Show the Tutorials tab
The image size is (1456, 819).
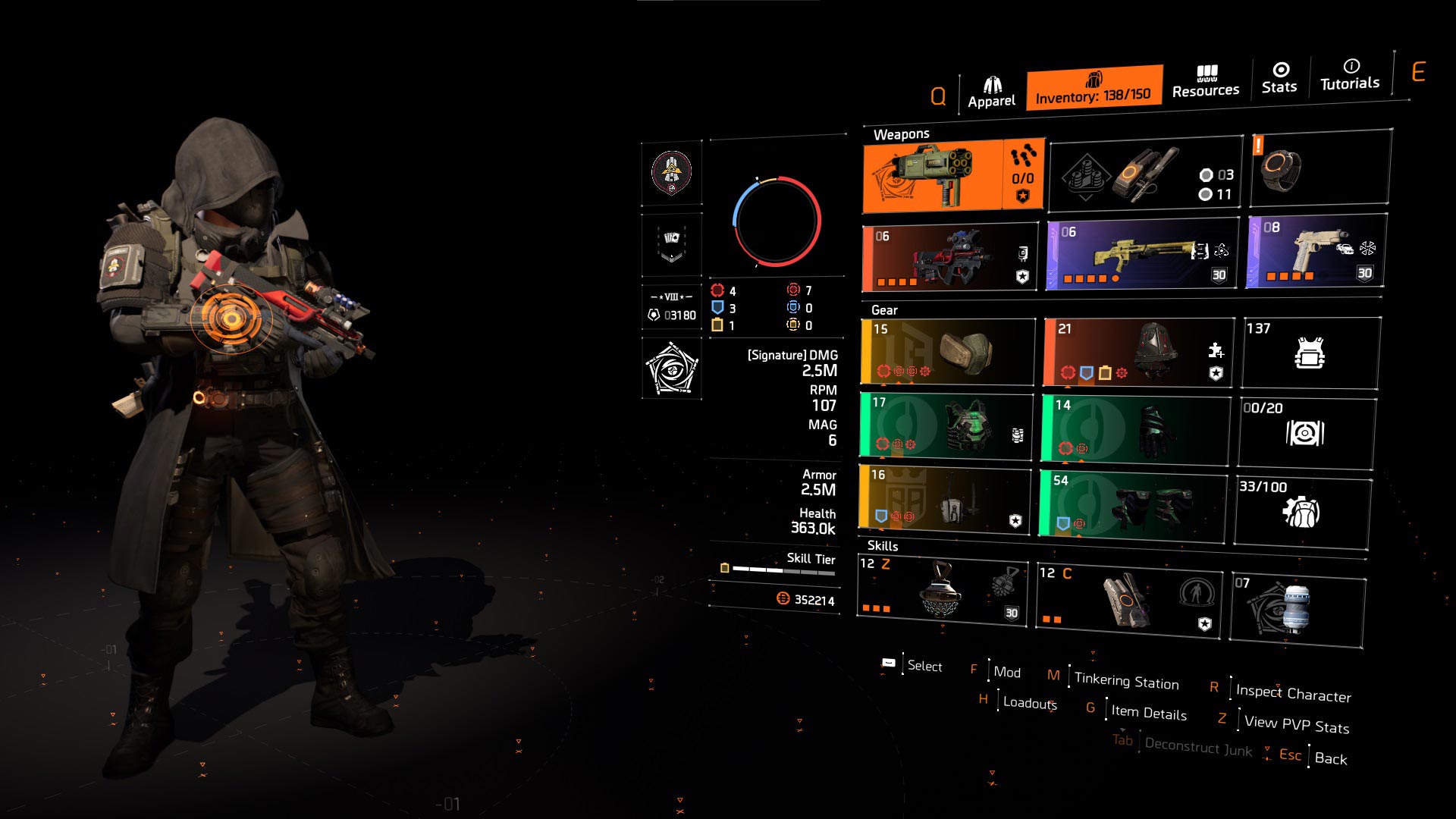click(x=1350, y=74)
